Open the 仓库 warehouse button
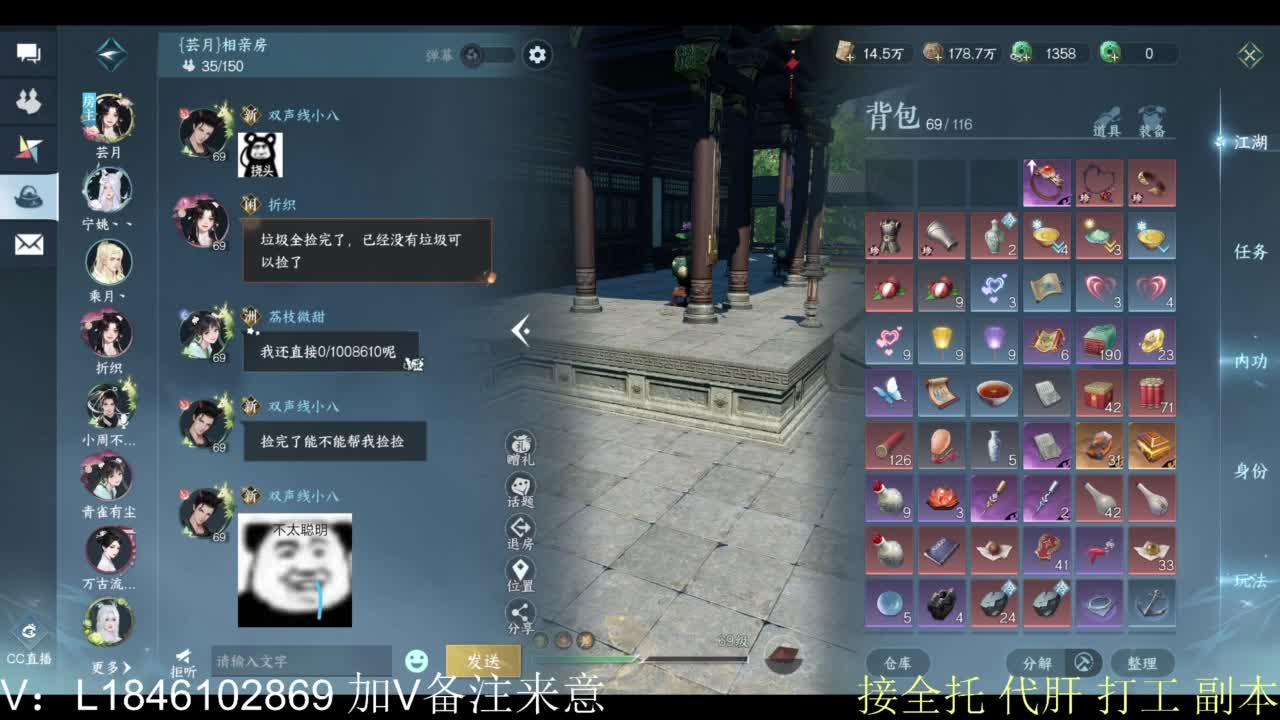The width and height of the screenshot is (1280, 720). click(897, 662)
